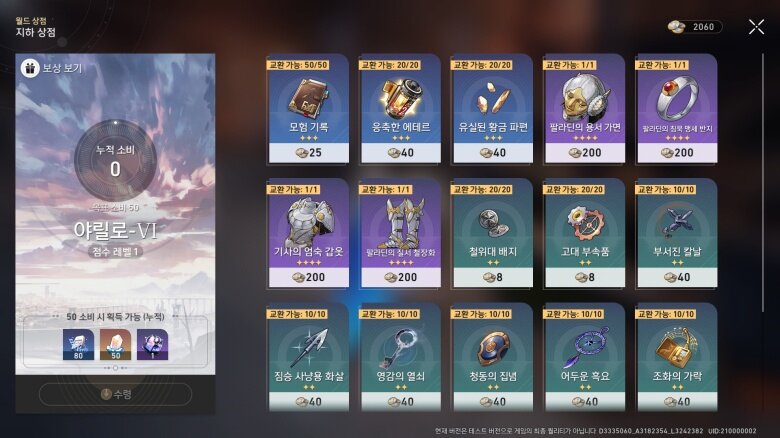Select the 영감의 열쇠 item card
The image size is (780, 438).
pyautogui.click(x=399, y=357)
